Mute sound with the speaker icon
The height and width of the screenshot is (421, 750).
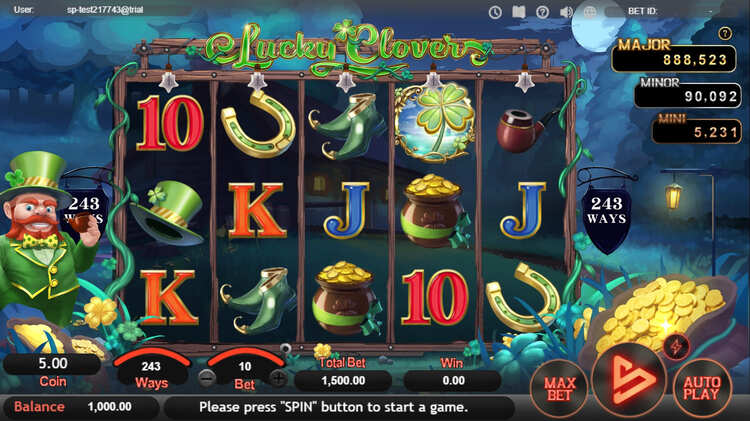[x=566, y=12]
